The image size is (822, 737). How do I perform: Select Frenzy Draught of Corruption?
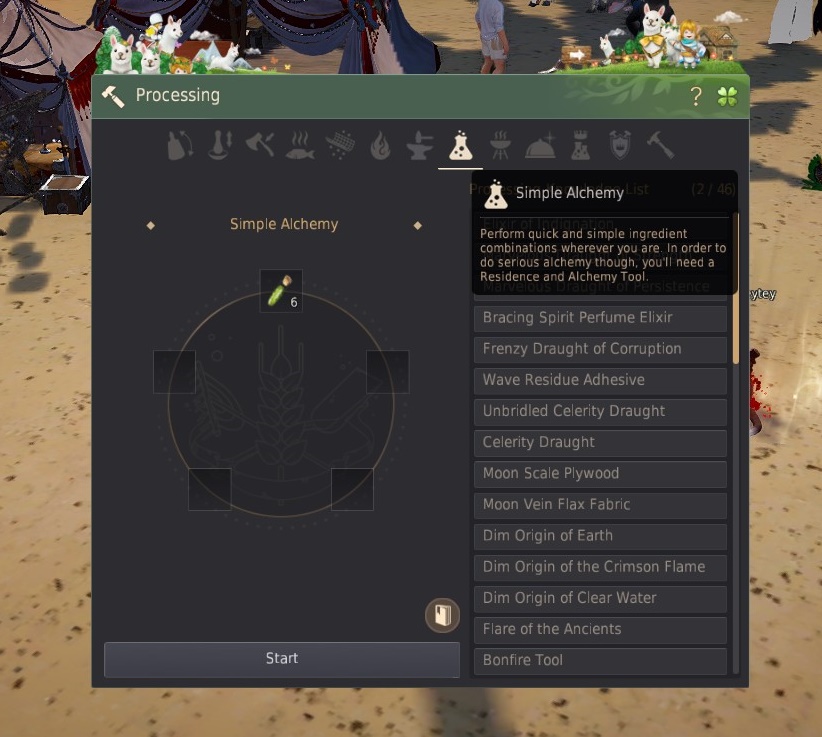coord(599,349)
